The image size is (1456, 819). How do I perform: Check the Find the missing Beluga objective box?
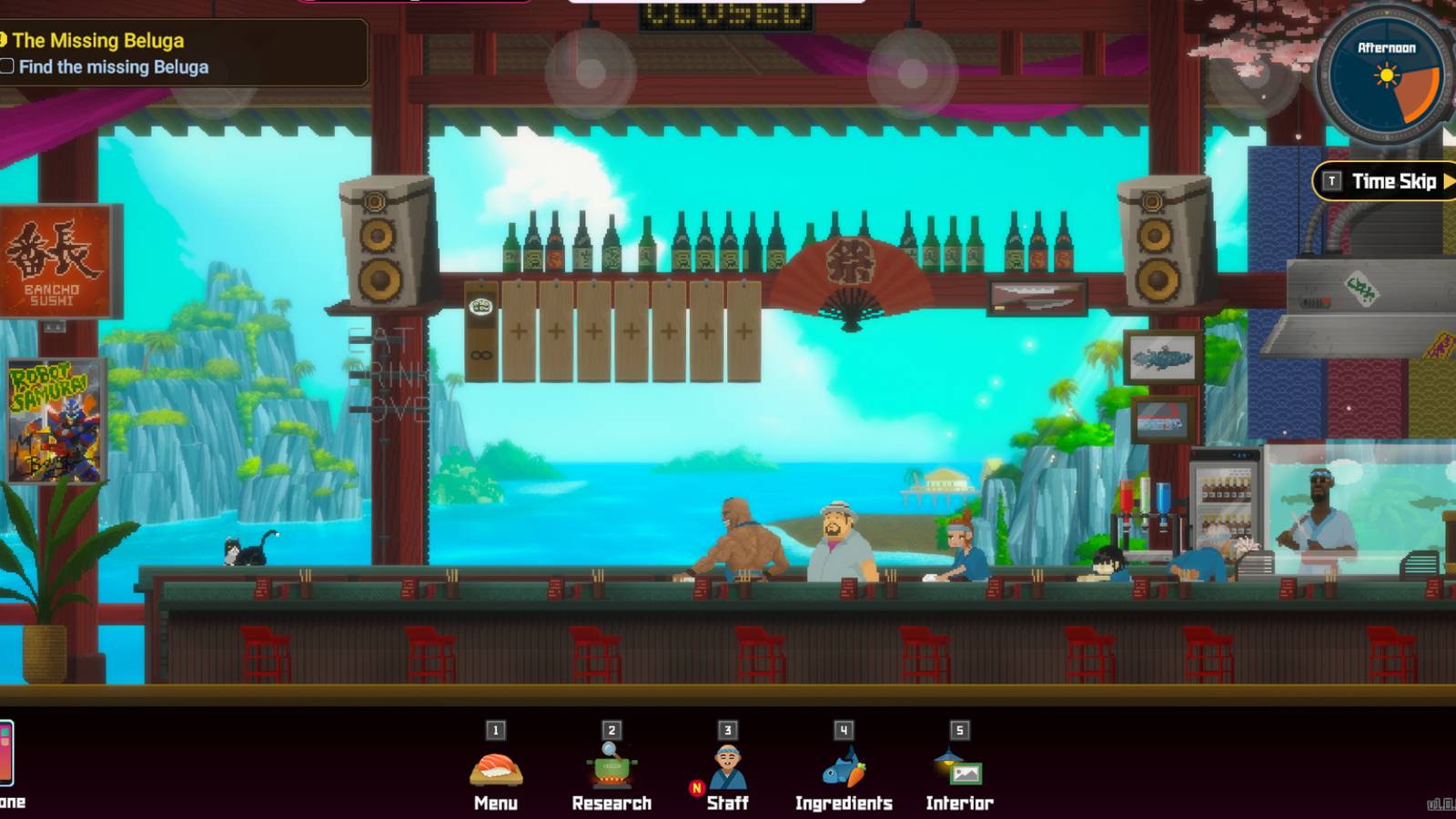point(8,66)
